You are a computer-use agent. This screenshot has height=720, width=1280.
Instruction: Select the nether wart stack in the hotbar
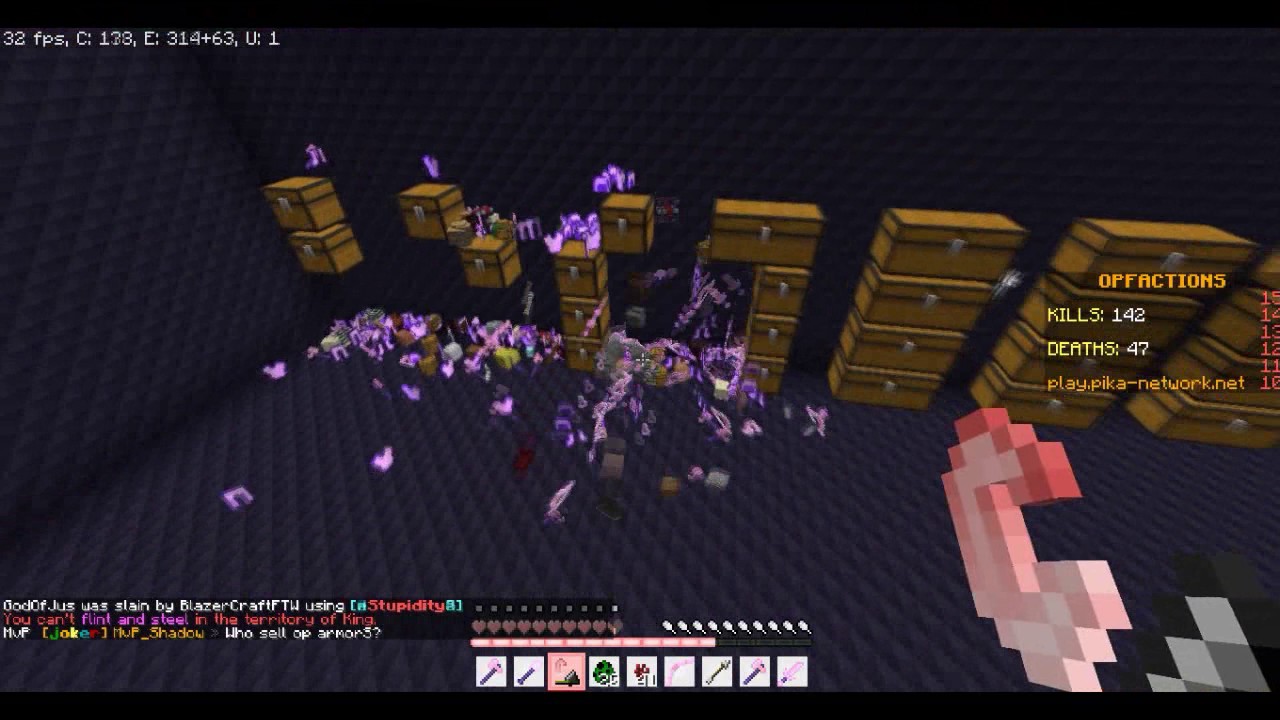tap(642, 672)
